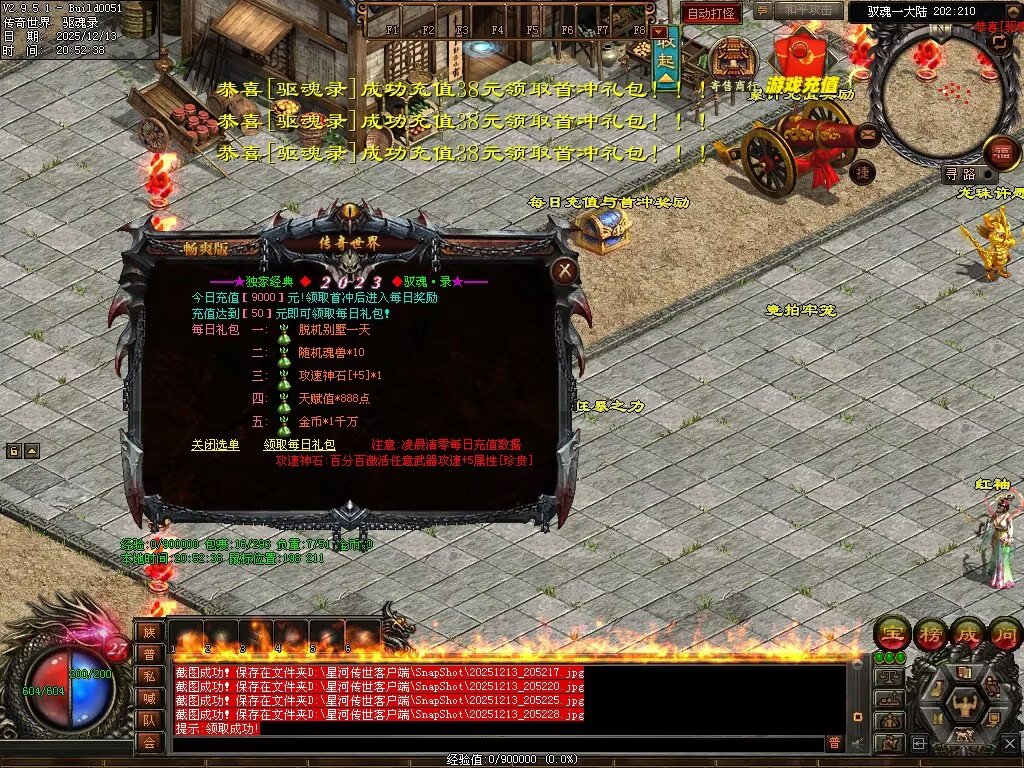Viewport: 1024px width, 768px height.
Task: Open the 成 achievements round button
Action: pyautogui.click(x=967, y=634)
